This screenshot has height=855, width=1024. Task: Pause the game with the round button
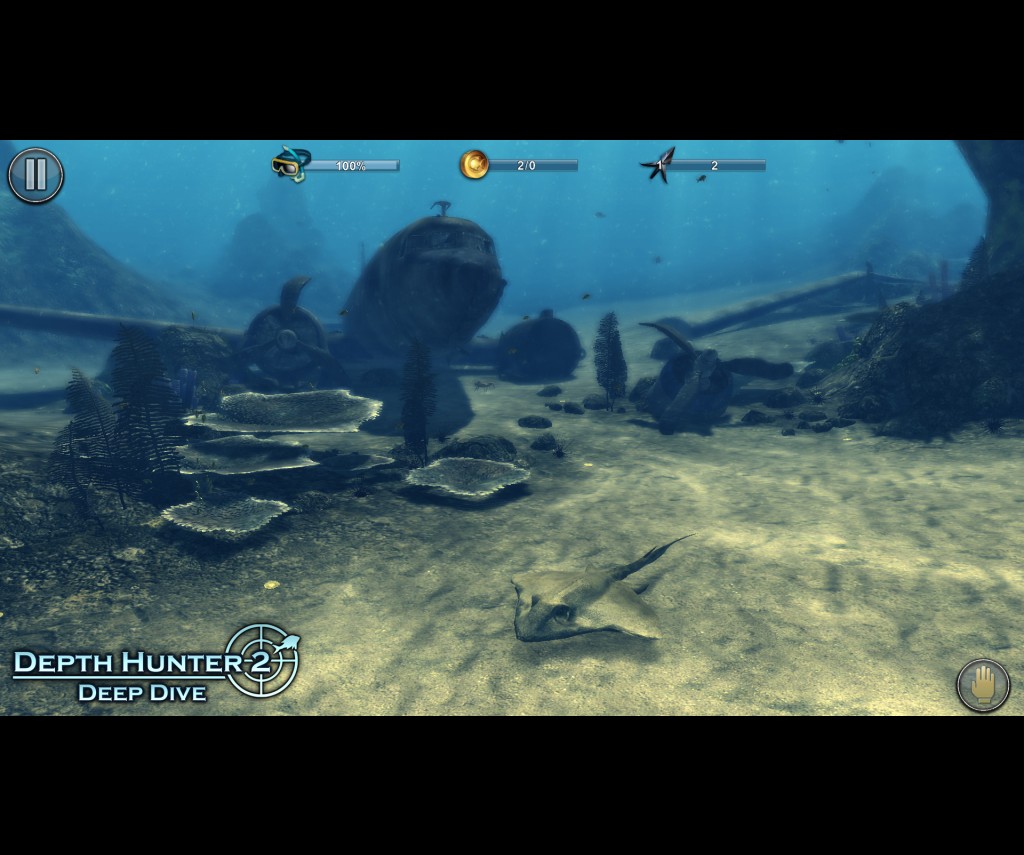point(36,175)
